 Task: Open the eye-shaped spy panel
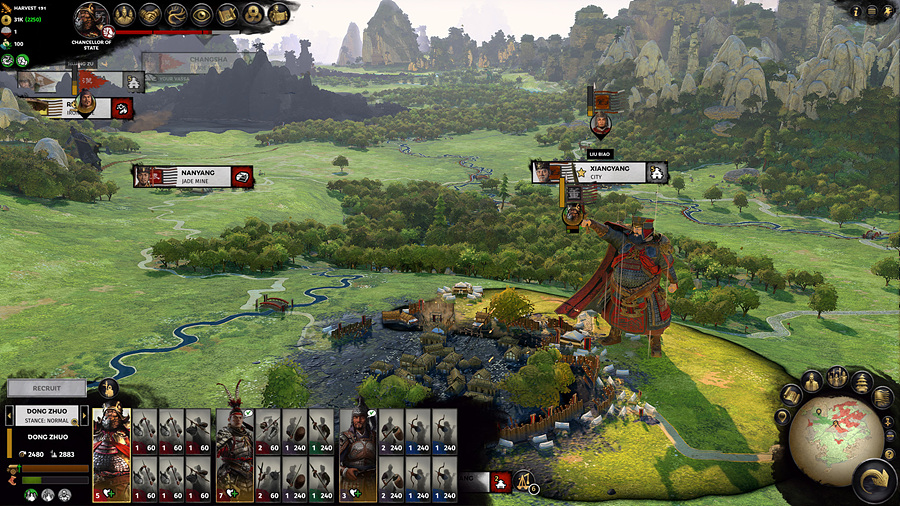202,15
